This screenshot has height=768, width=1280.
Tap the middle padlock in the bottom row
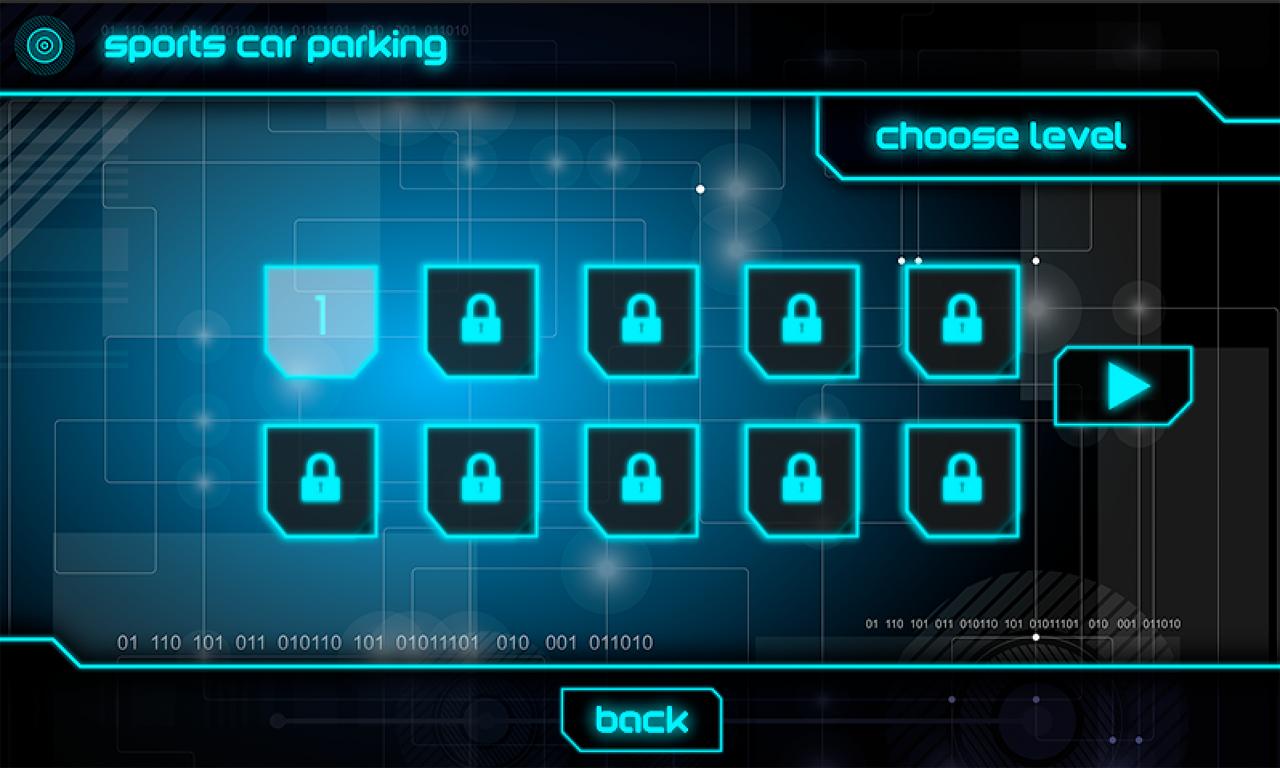[x=640, y=480]
